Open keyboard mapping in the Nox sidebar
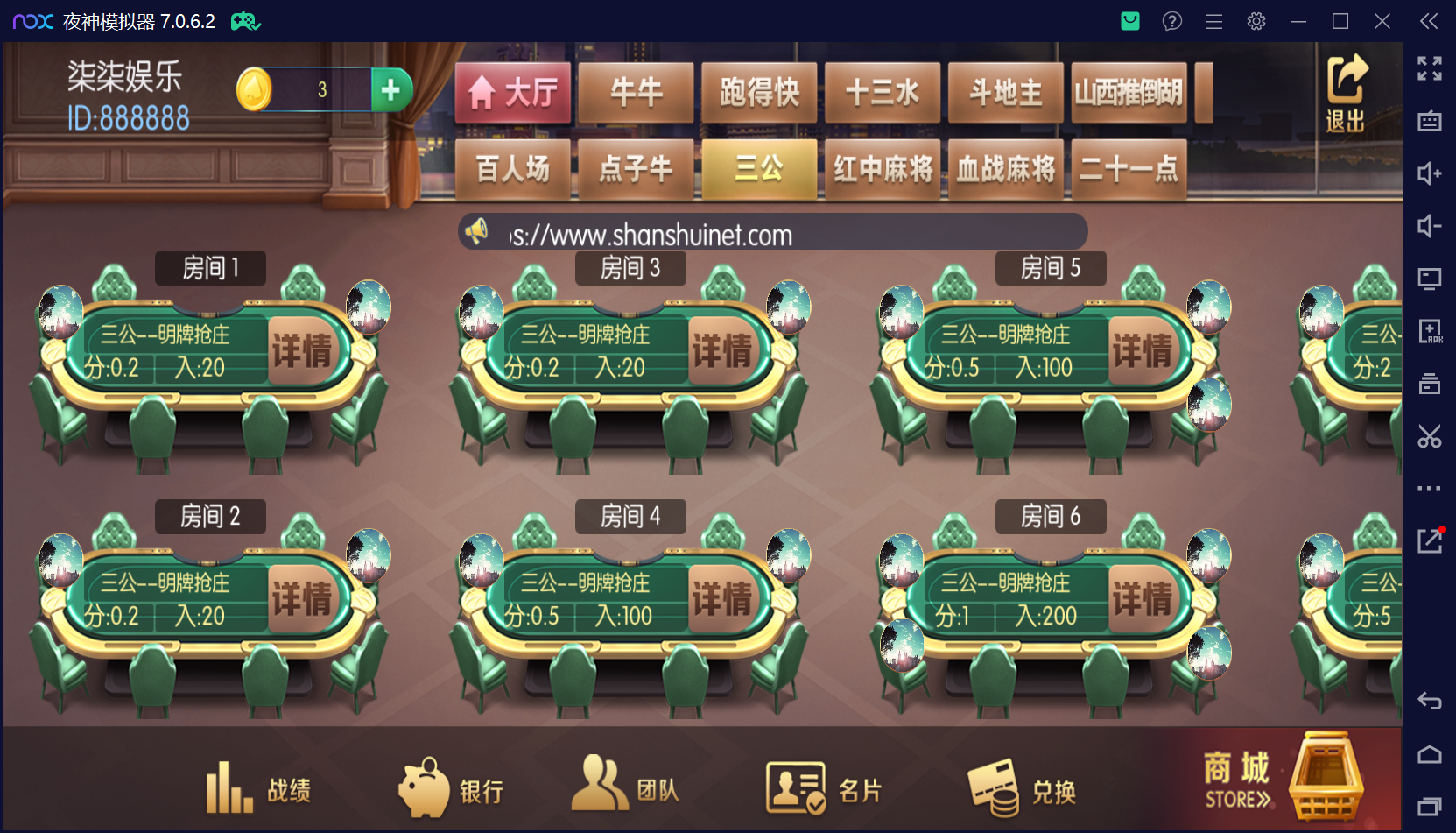Viewport: 1456px width, 833px height. (x=1429, y=121)
